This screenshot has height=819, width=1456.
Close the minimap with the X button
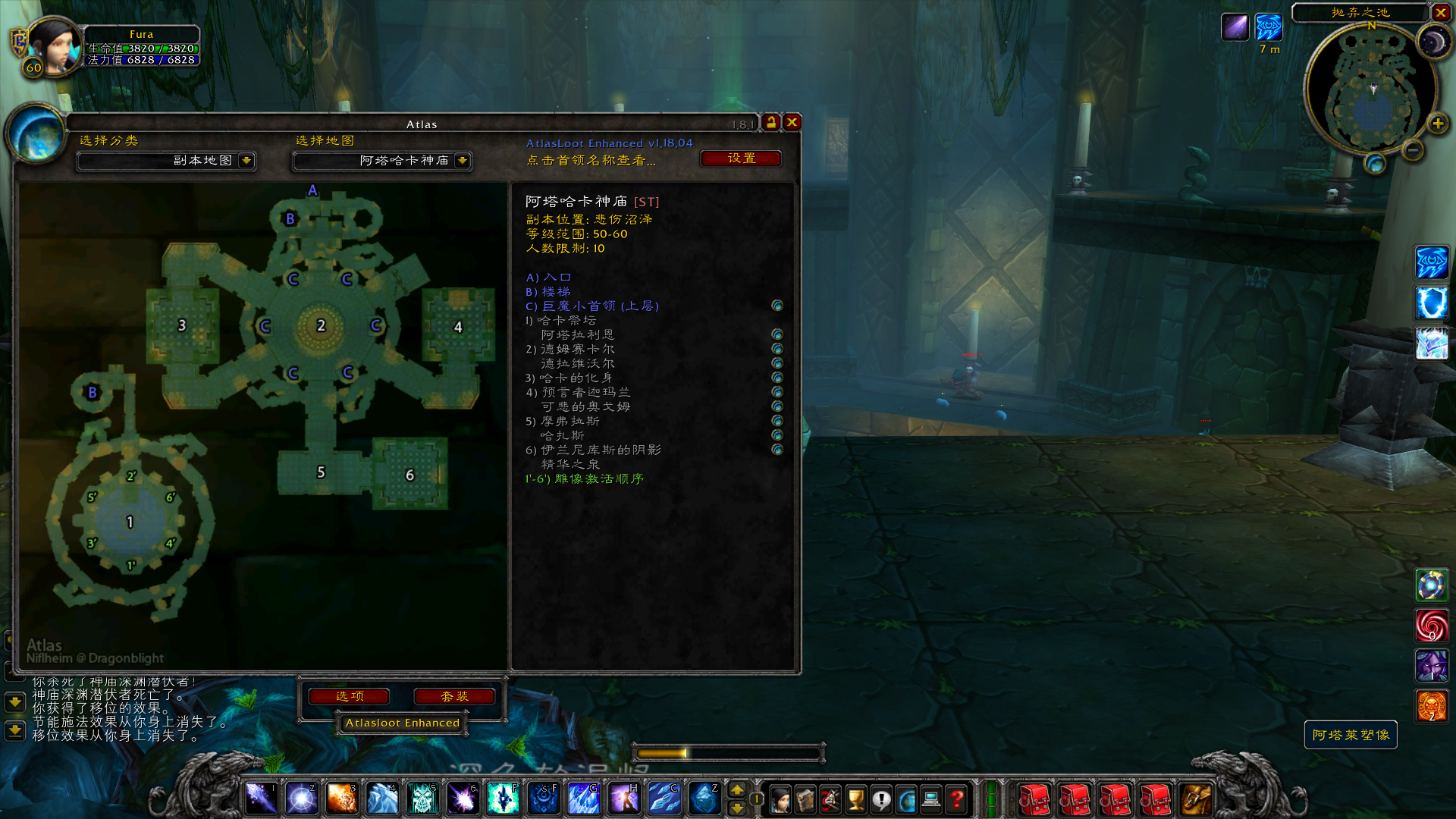click(1440, 12)
